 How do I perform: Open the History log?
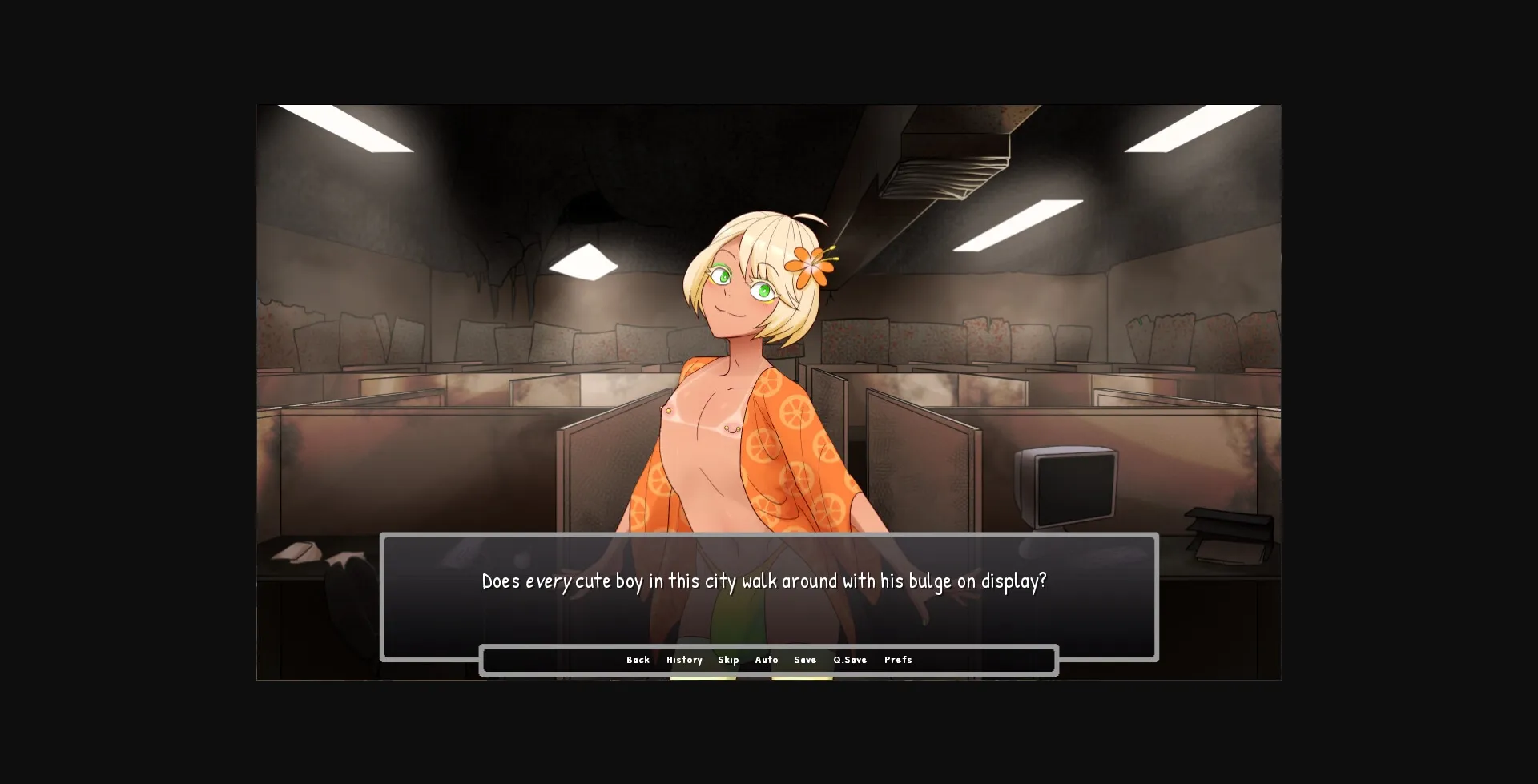coord(684,660)
